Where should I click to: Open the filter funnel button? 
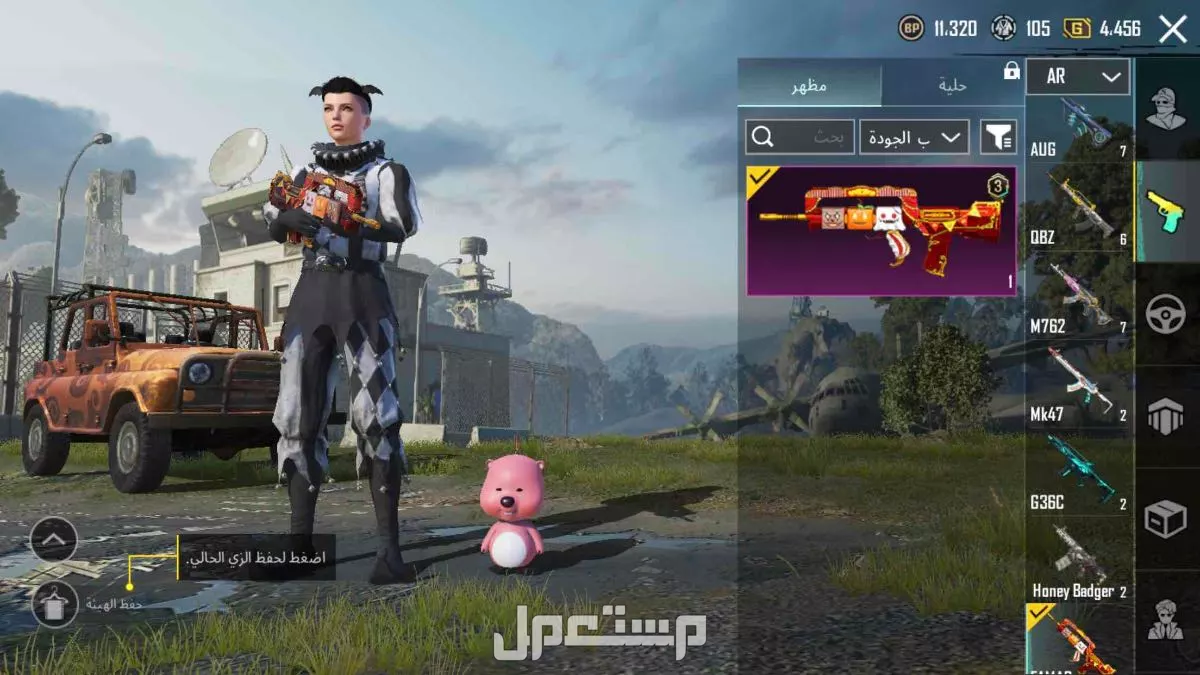(x=997, y=137)
